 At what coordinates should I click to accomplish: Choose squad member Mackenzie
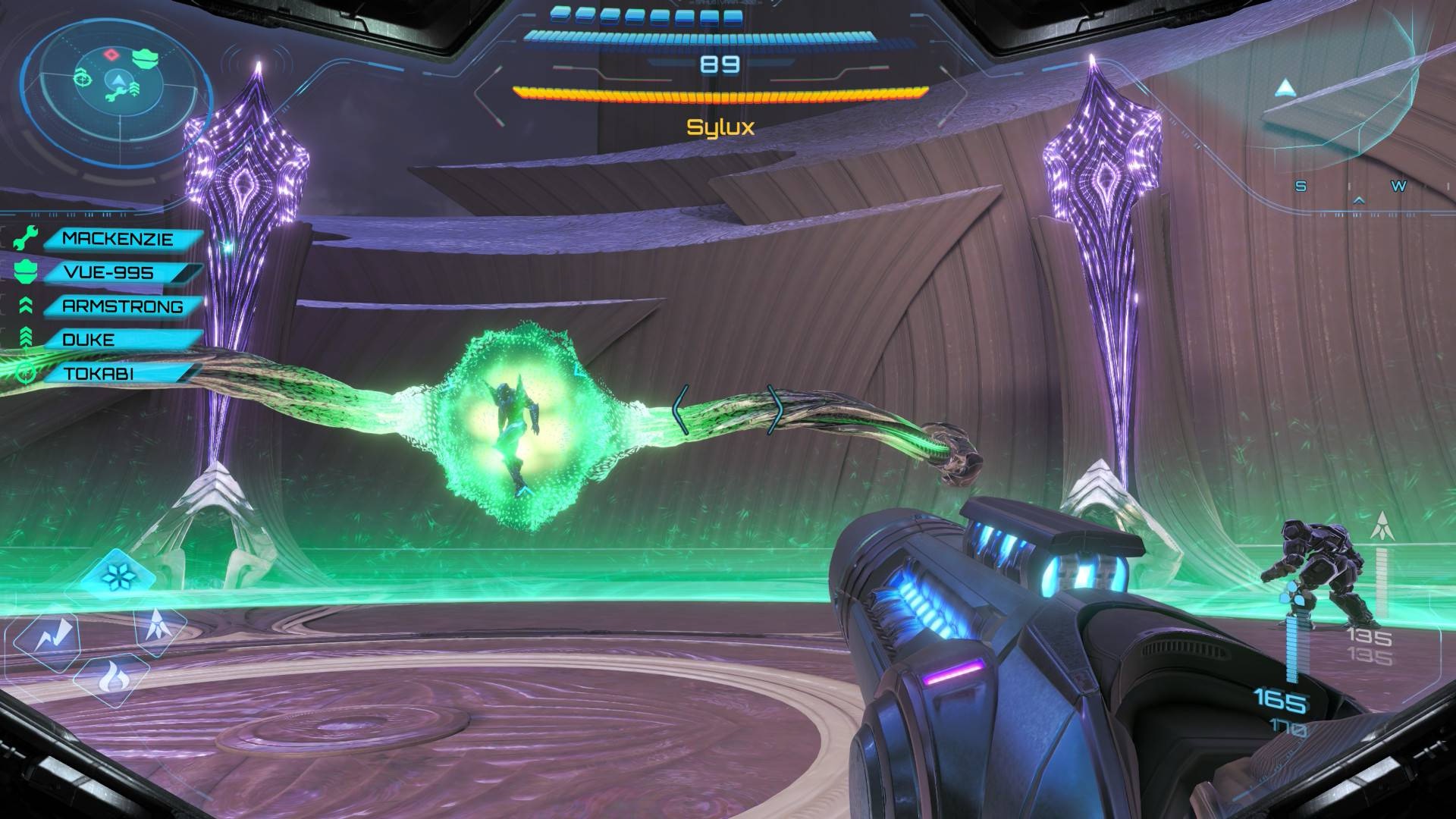(118, 239)
